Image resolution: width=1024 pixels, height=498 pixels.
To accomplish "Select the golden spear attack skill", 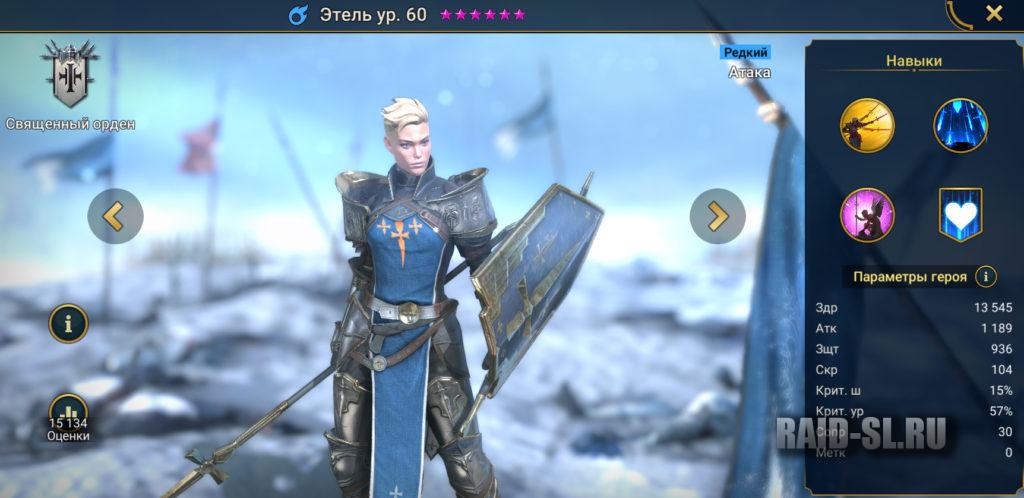I will (867, 125).
